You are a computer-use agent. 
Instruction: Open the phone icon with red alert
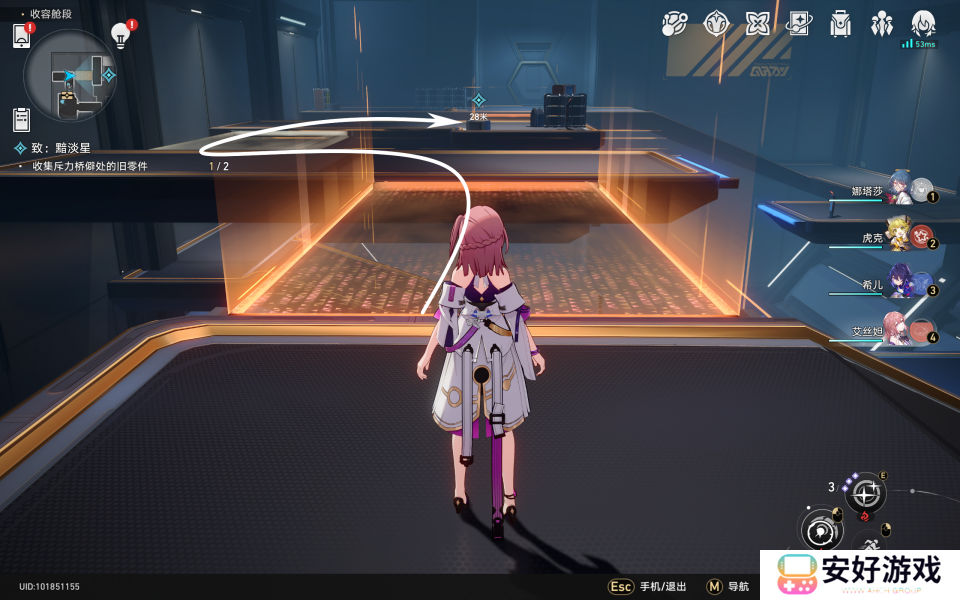click(22, 36)
